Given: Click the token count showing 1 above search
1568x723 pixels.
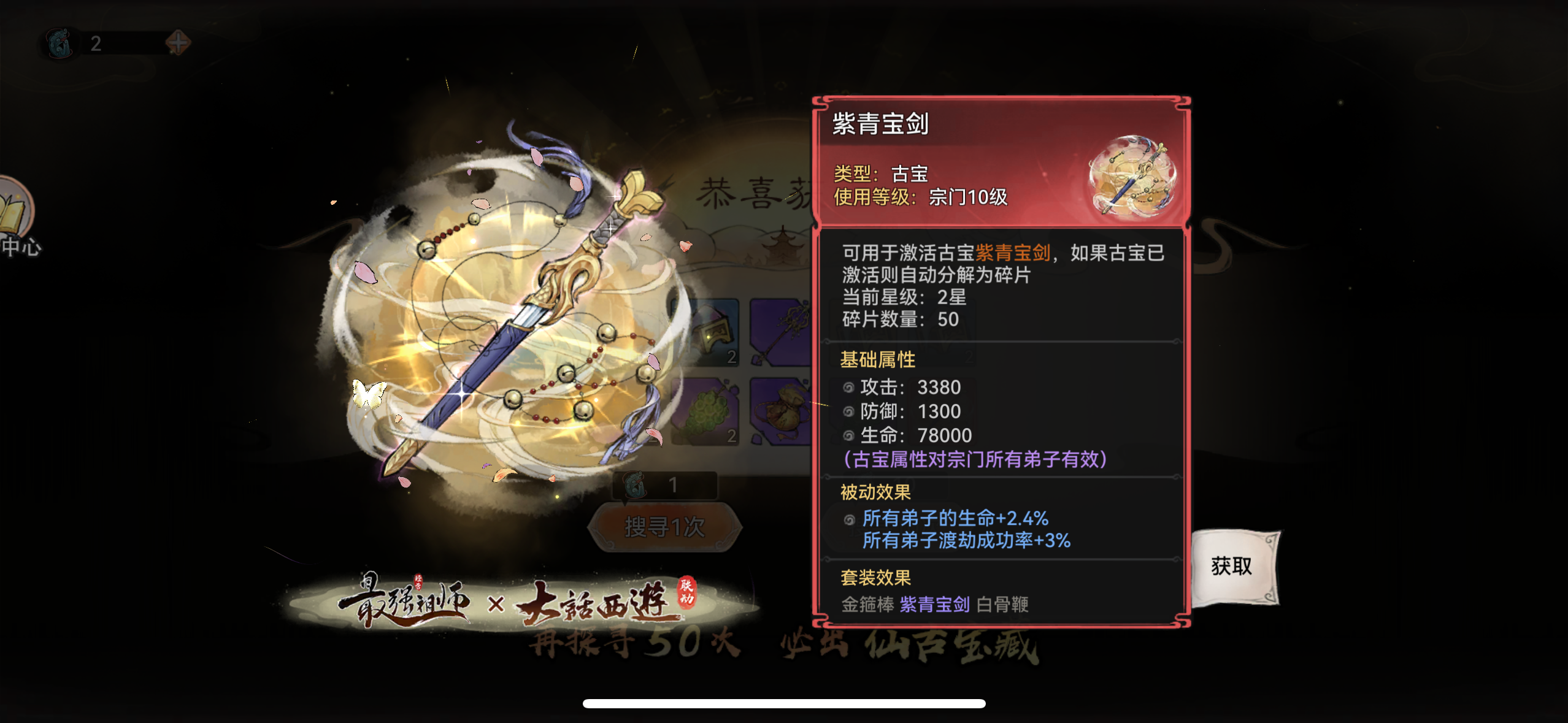Looking at the screenshot, I should click(673, 484).
